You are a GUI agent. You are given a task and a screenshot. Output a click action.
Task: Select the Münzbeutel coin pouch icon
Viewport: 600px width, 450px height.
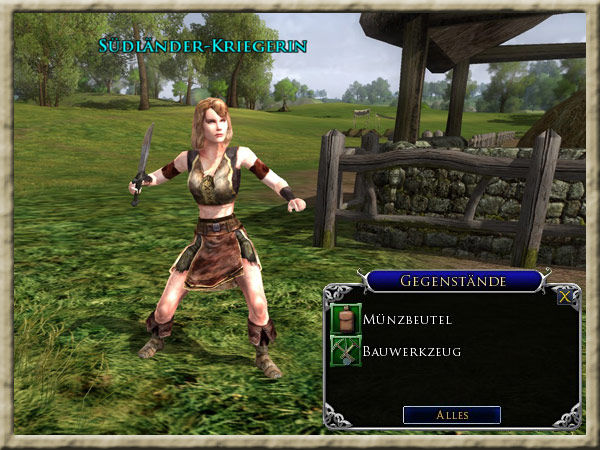coord(345,319)
